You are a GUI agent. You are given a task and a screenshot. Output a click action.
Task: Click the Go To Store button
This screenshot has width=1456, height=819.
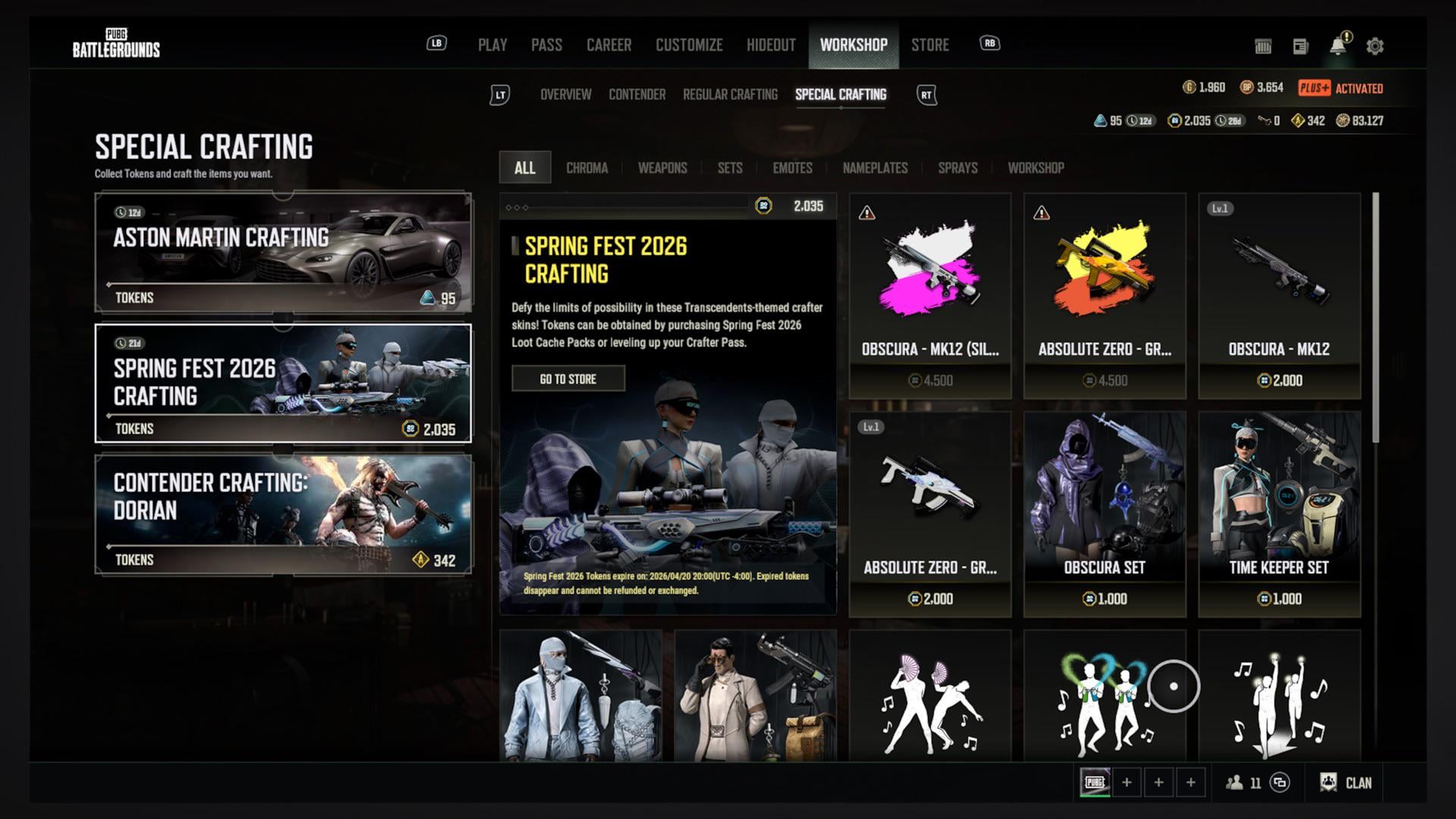point(568,378)
